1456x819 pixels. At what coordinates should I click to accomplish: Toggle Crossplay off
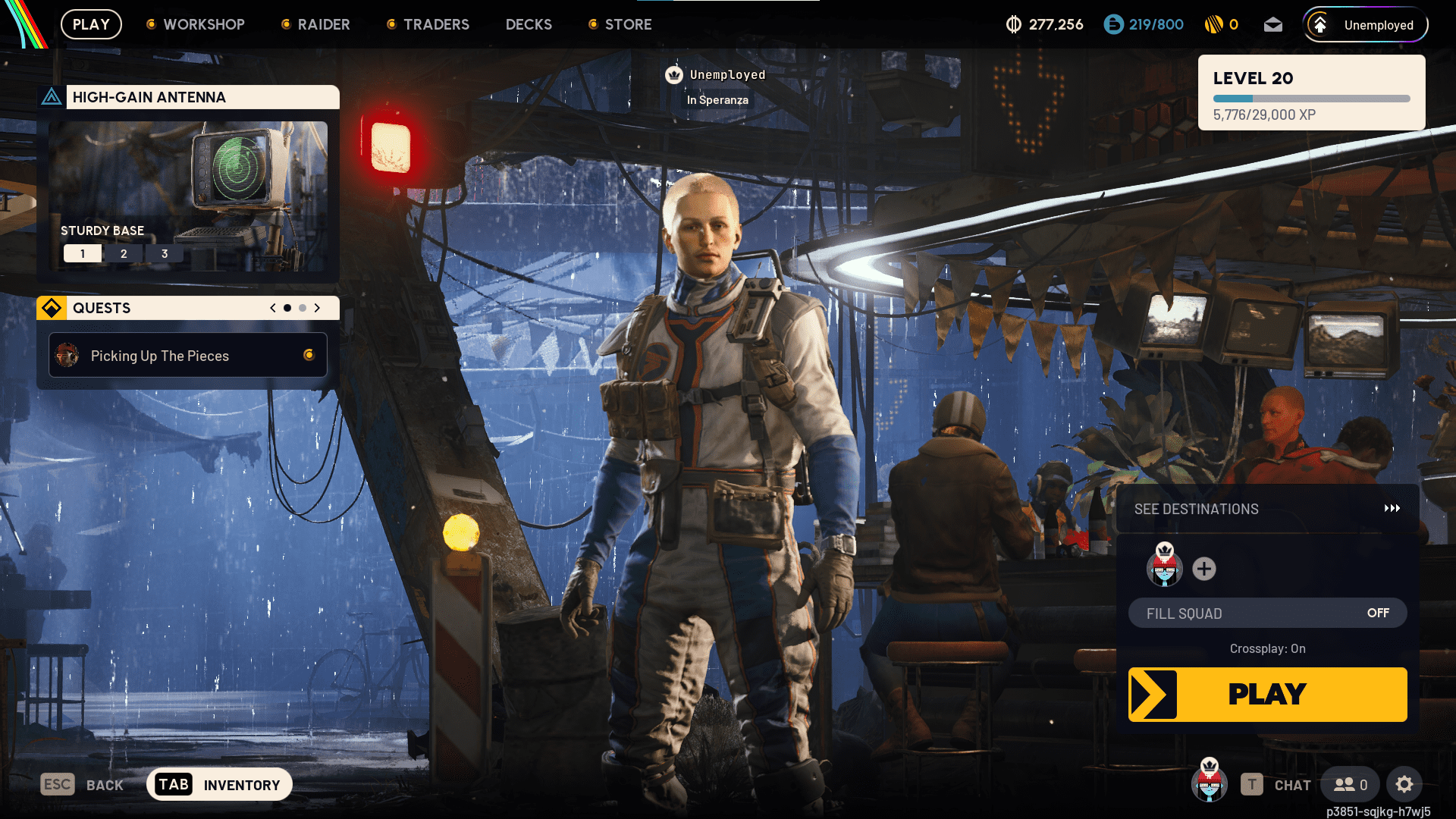1267,648
